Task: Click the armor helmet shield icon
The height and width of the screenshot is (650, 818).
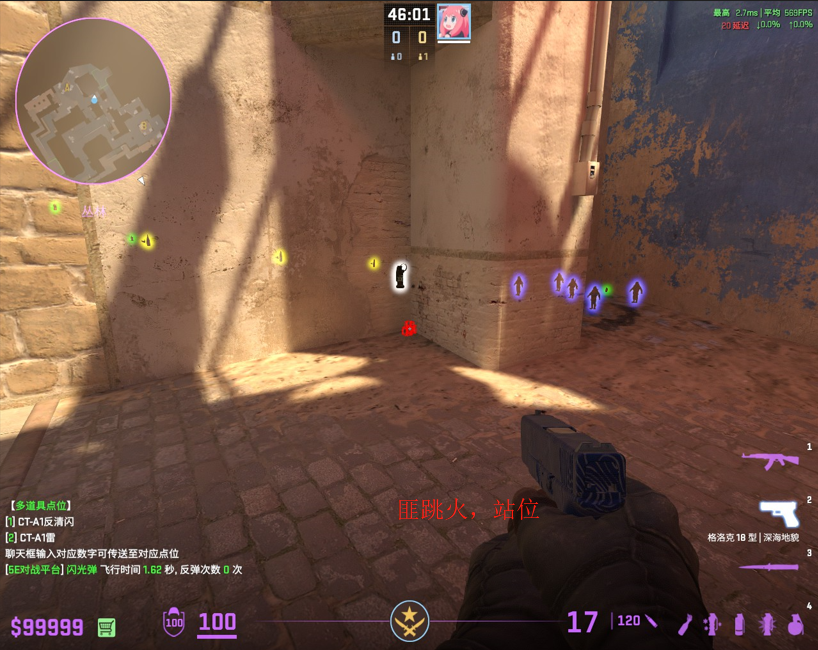Action: pos(174,622)
